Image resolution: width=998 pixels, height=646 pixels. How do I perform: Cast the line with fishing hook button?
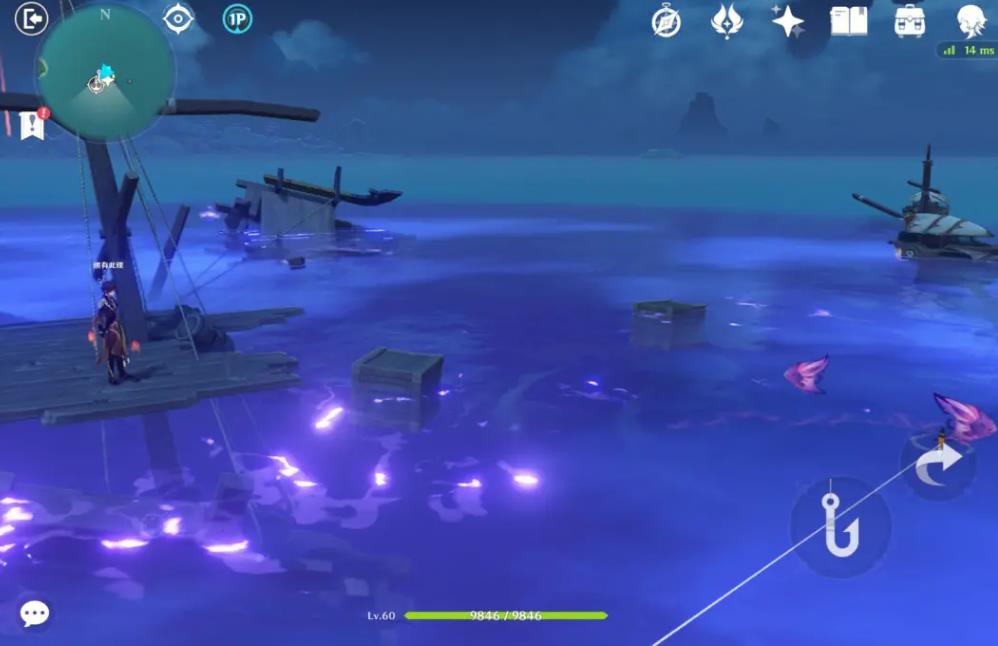click(x=841, y=526)
